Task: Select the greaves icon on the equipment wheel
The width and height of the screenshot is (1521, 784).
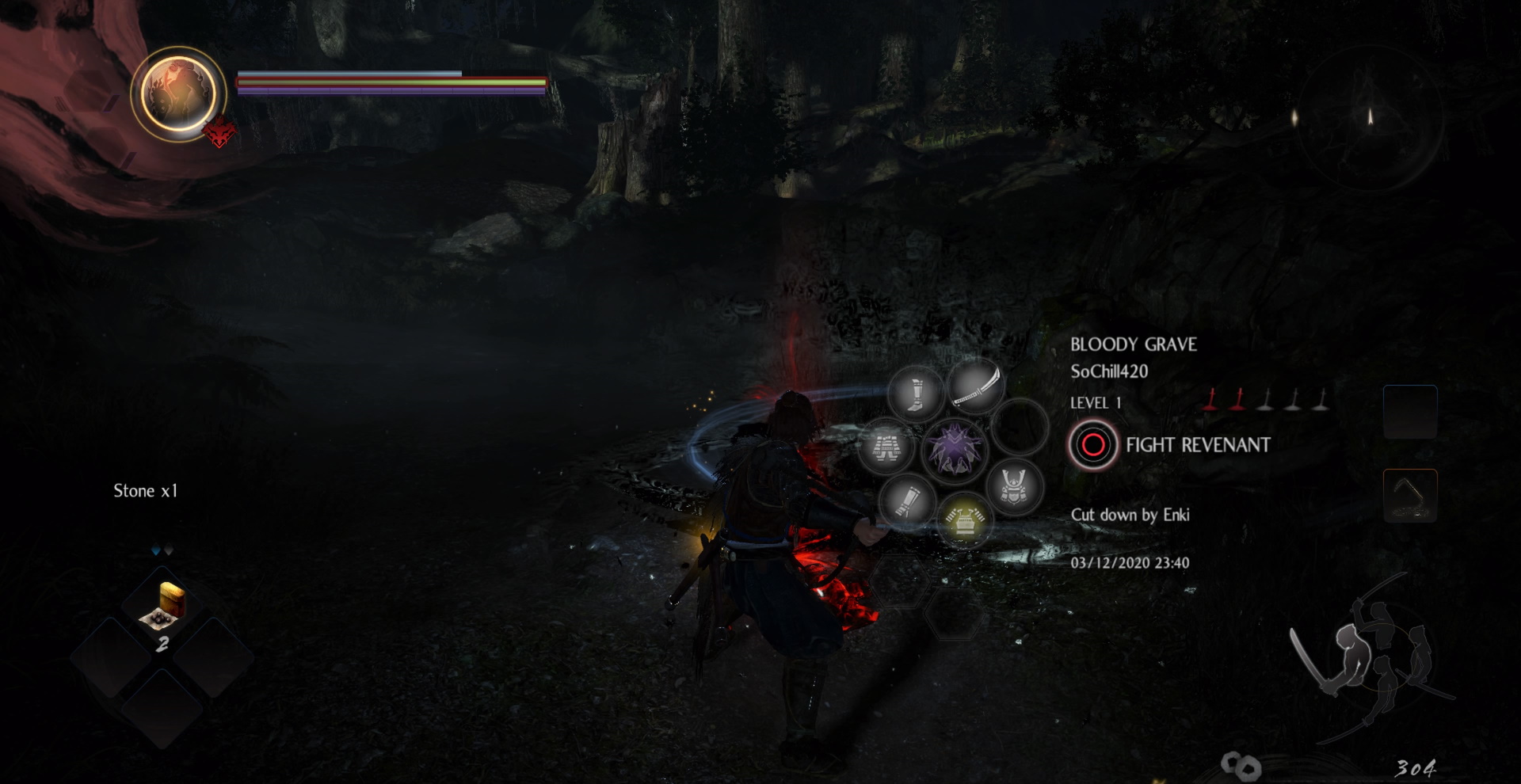Action: pyautogui.click(x=915, y=392)
